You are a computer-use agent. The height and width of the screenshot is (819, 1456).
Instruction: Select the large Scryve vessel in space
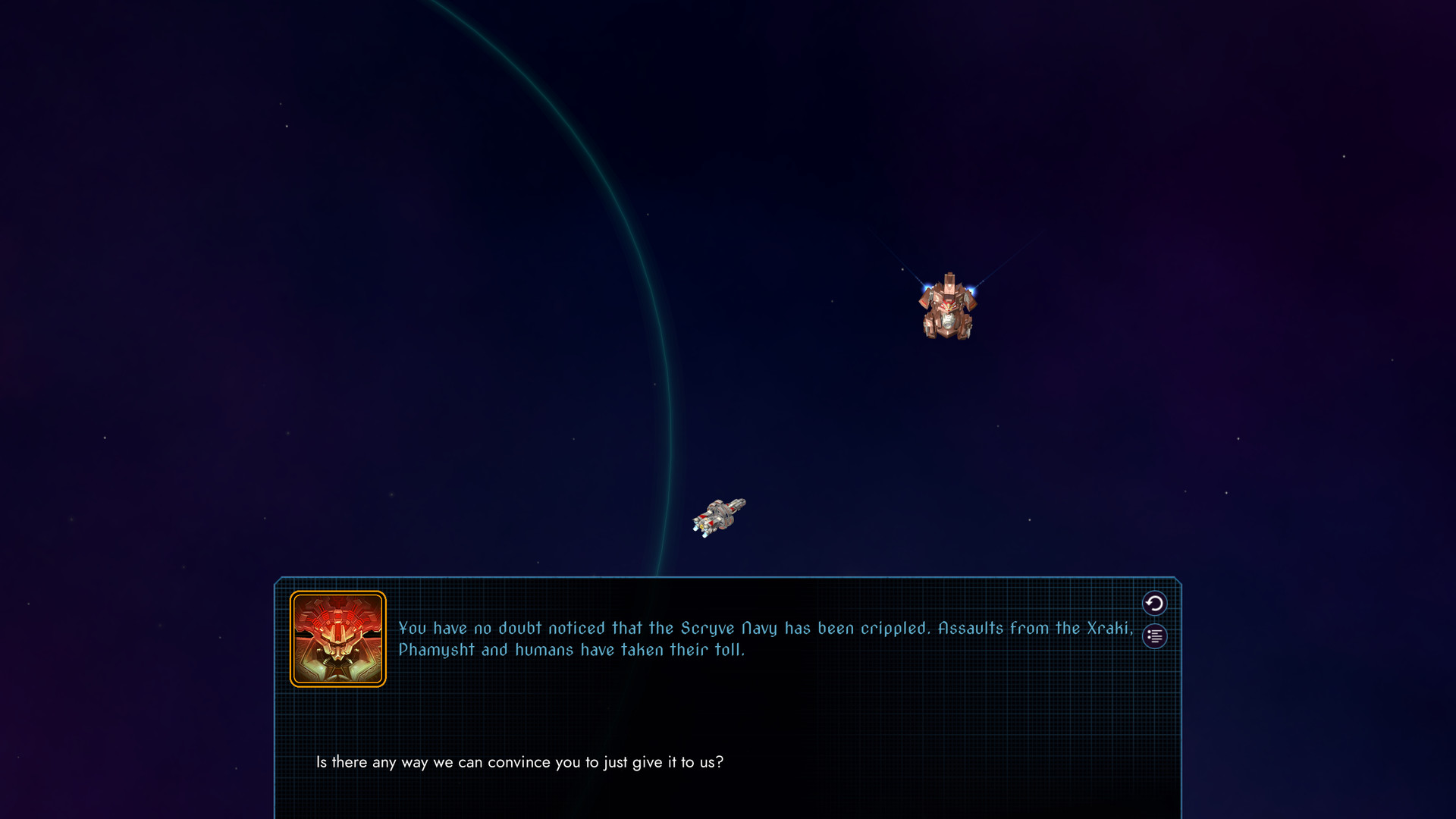[x=949, y=307]
